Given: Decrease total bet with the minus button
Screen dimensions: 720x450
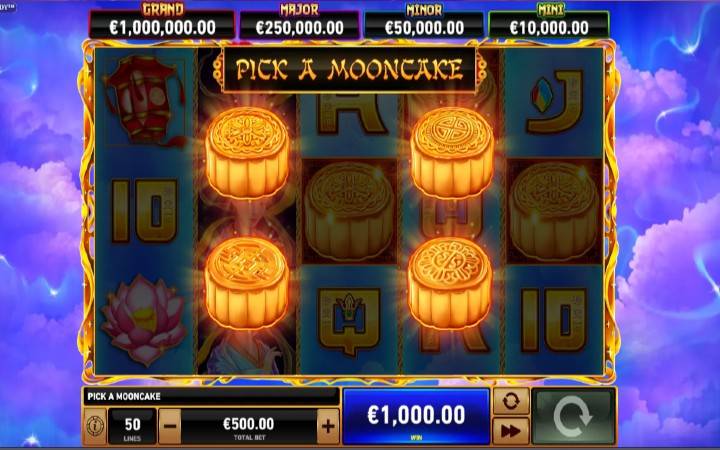Looking at the screenshot, I should (170, 426).
